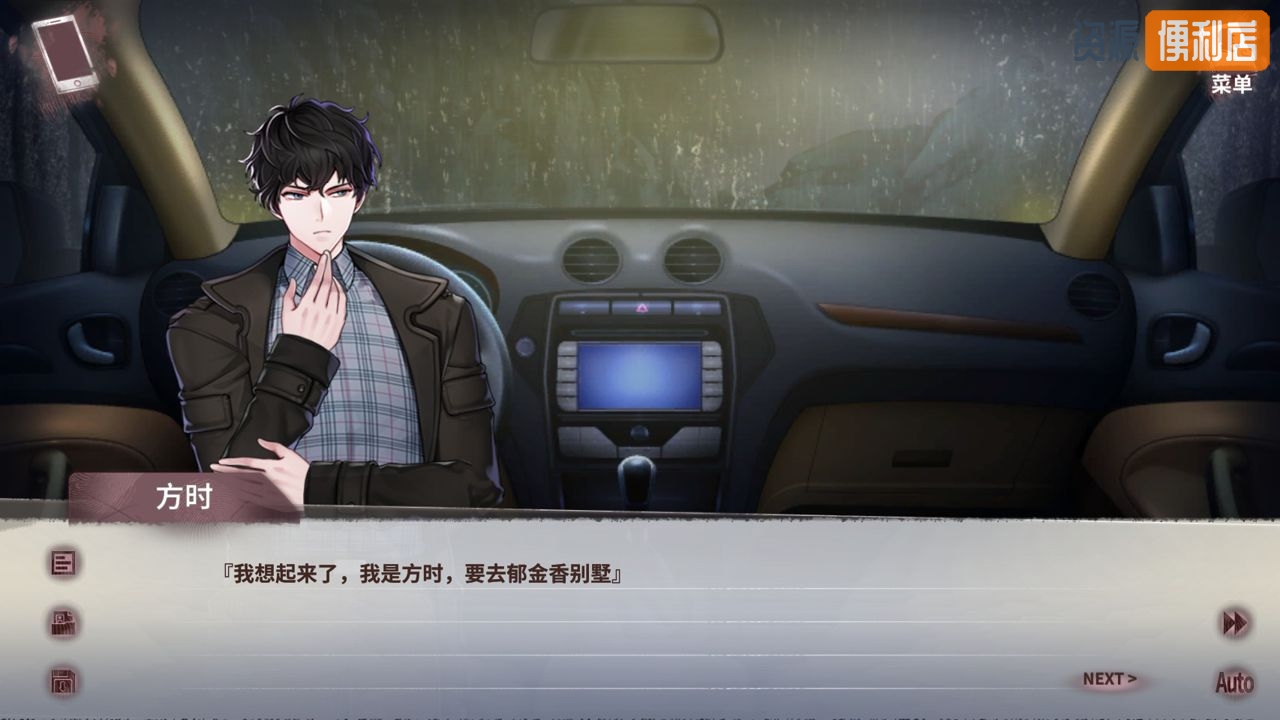Screen dimensions: 1280x720
Task: Click the floppy disk icon with down arrow
Action: point(64,683)
